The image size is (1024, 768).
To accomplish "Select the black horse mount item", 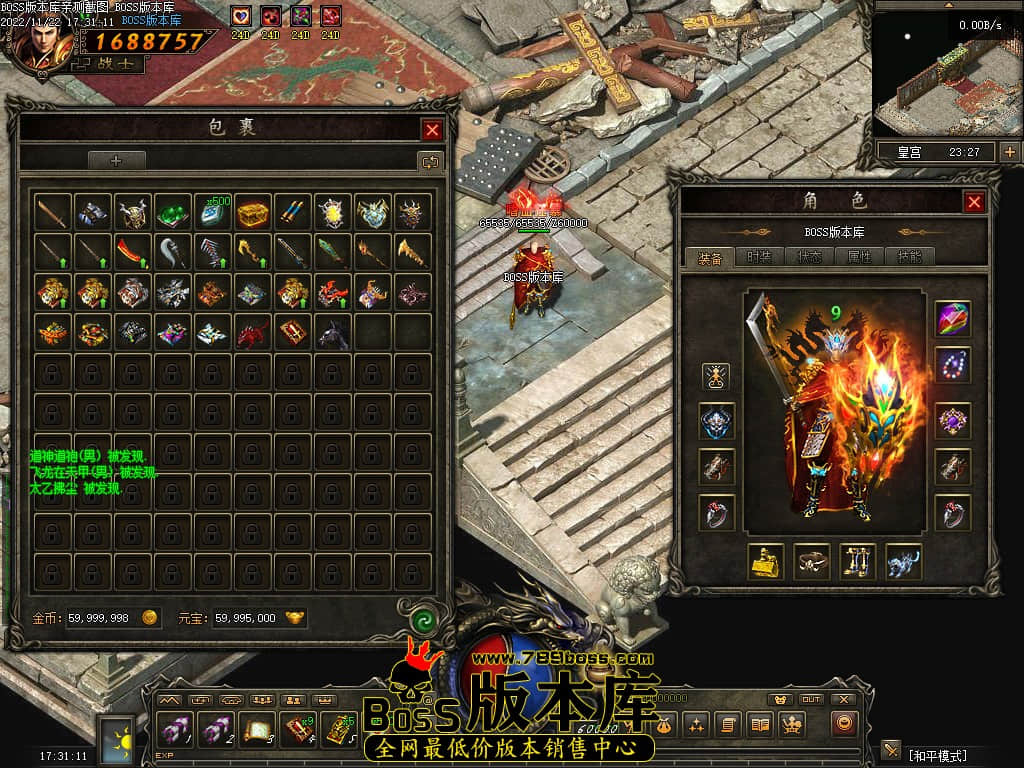I will (x=332, y=332).
